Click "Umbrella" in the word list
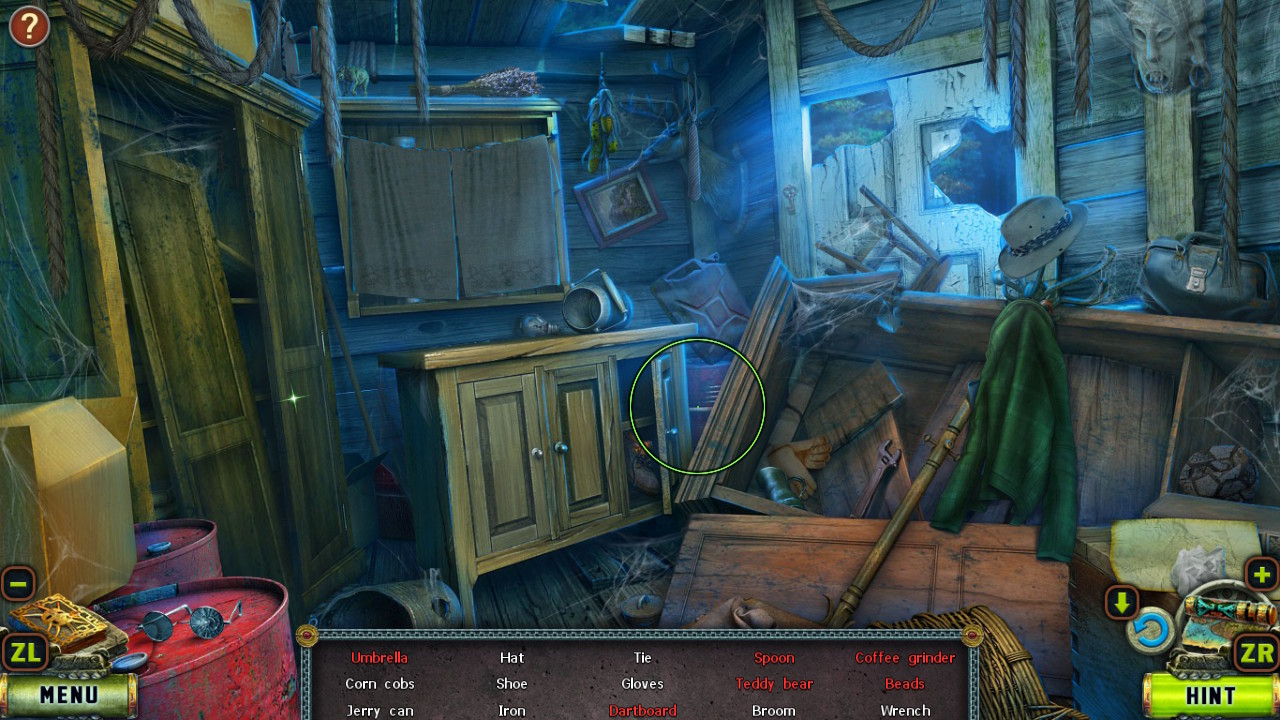Image resolution: width=1280 pixels, height=720 pixels. point(380,657)
